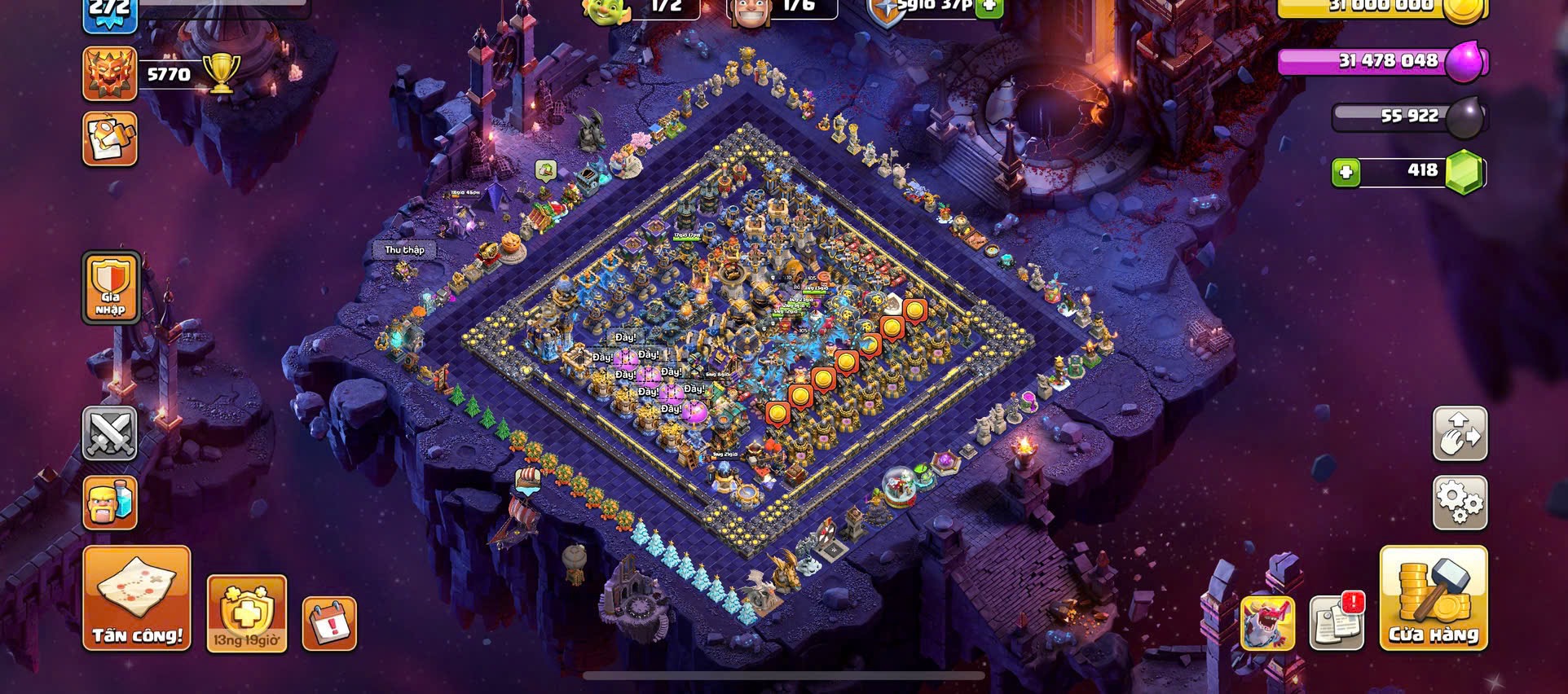Screen dimensions: 1568x694
Task: Open the notes icon with red alert
Action: point(1337,623)
